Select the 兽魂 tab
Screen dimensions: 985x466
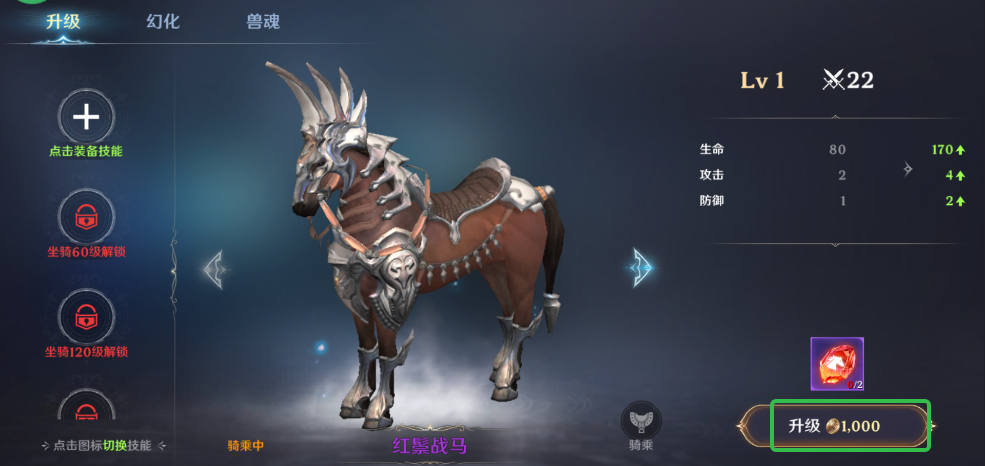[x=263, y=21]
